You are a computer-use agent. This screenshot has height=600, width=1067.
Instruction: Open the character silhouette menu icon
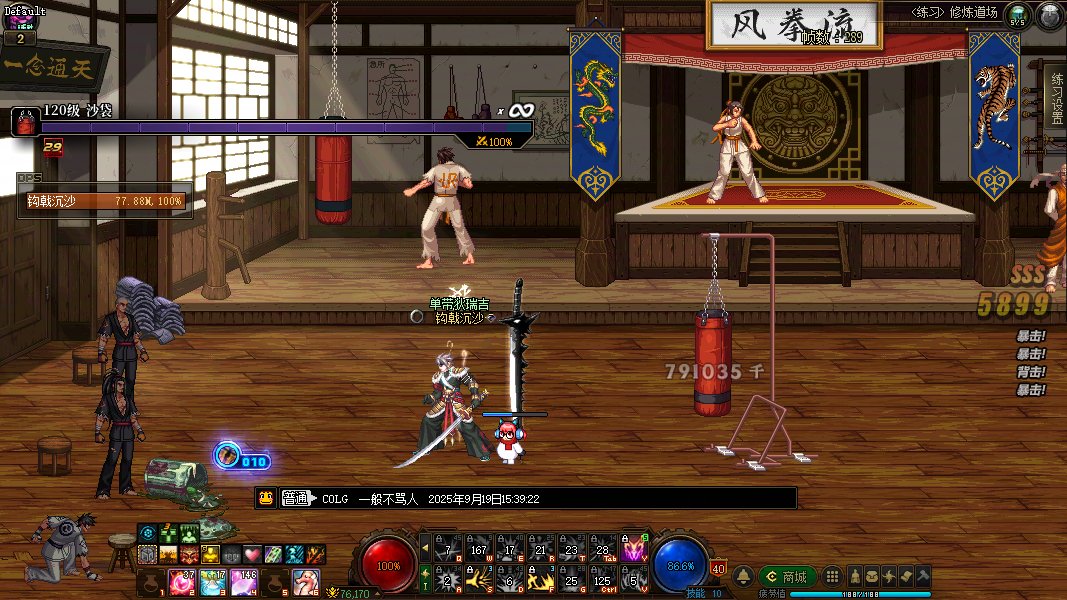click(x=856, y=577)
